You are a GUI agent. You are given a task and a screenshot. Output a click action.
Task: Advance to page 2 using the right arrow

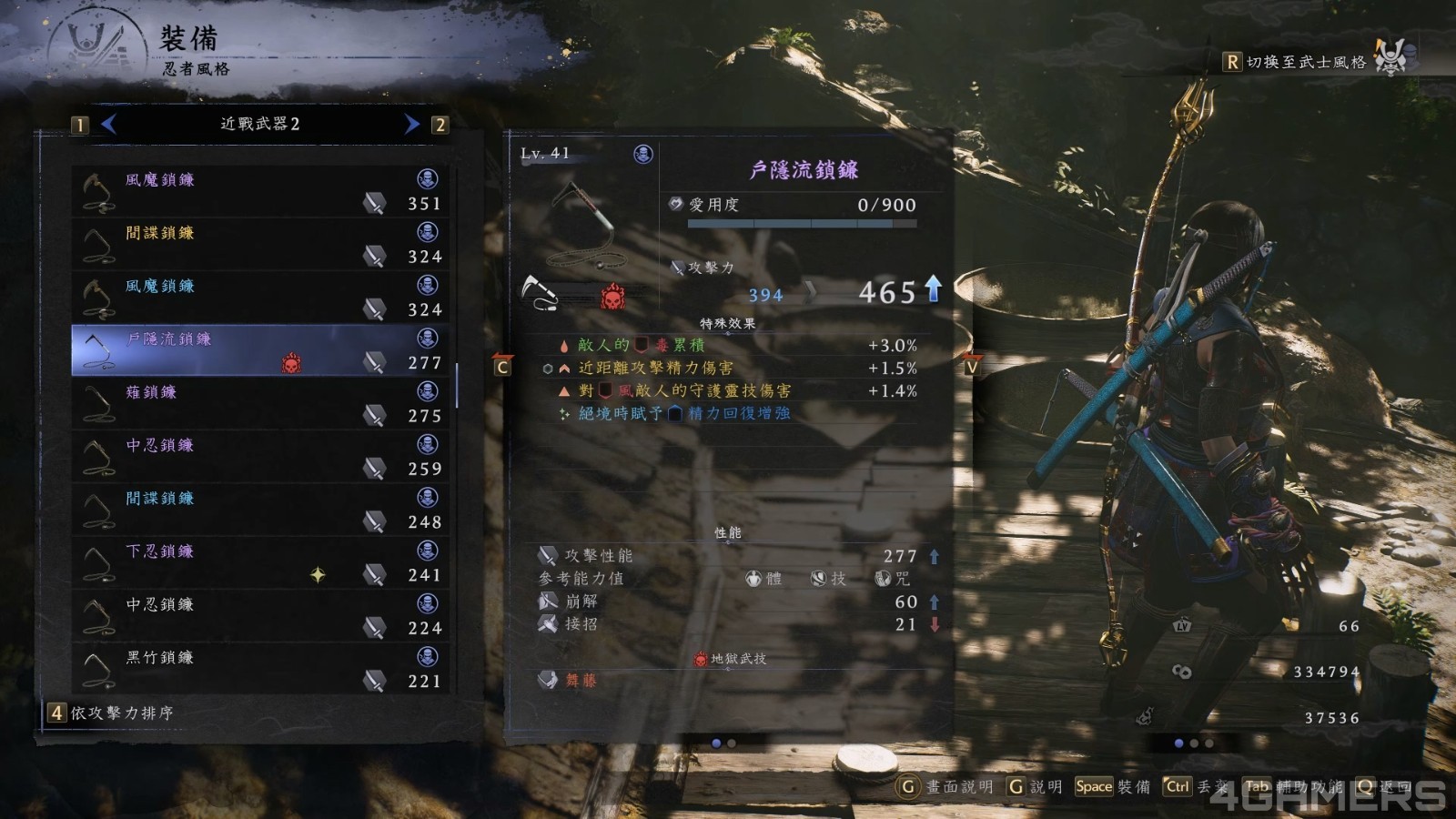[409, 123]
